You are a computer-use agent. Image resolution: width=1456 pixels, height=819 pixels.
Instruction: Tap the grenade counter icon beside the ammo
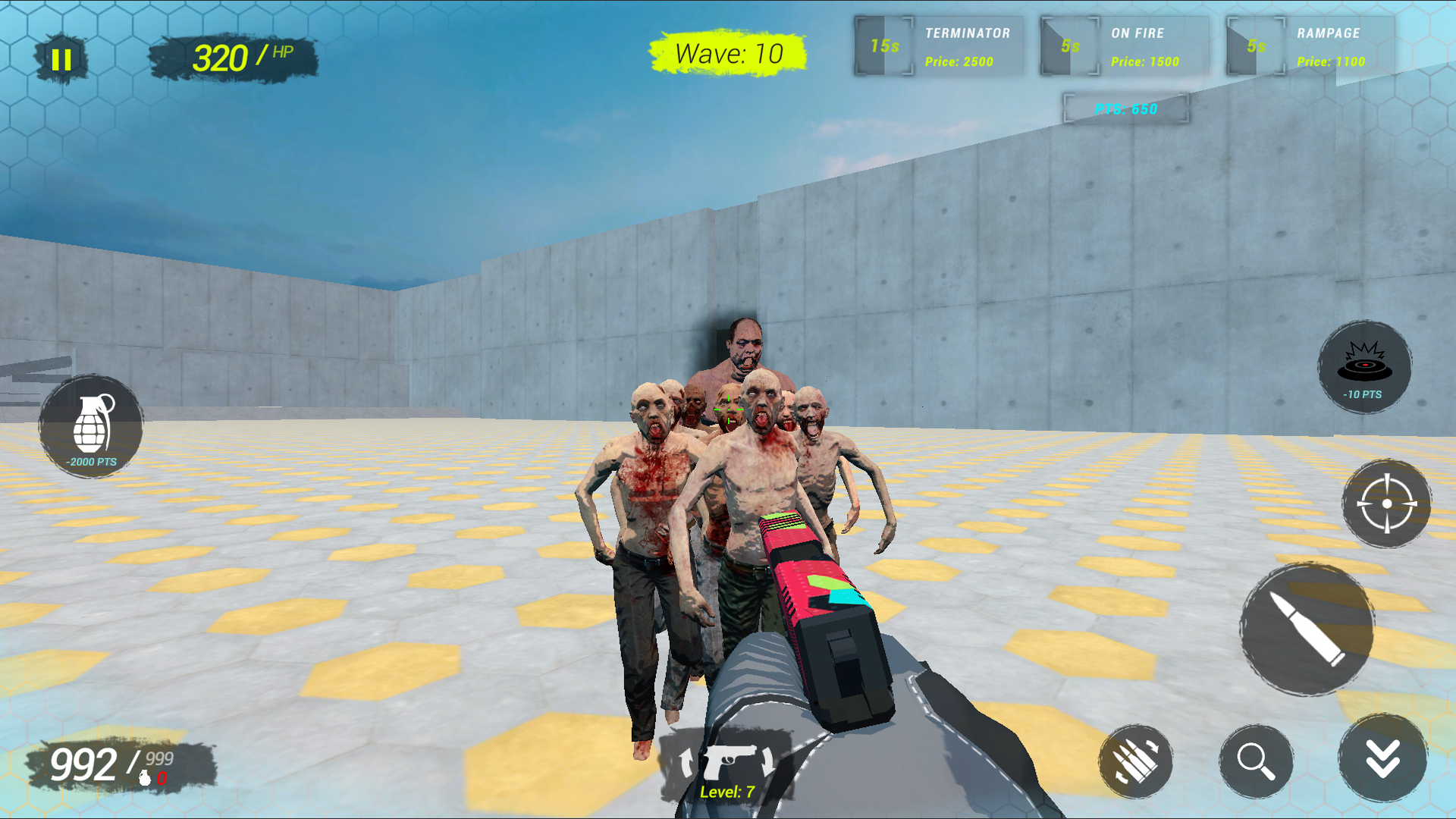pos(144,778)
